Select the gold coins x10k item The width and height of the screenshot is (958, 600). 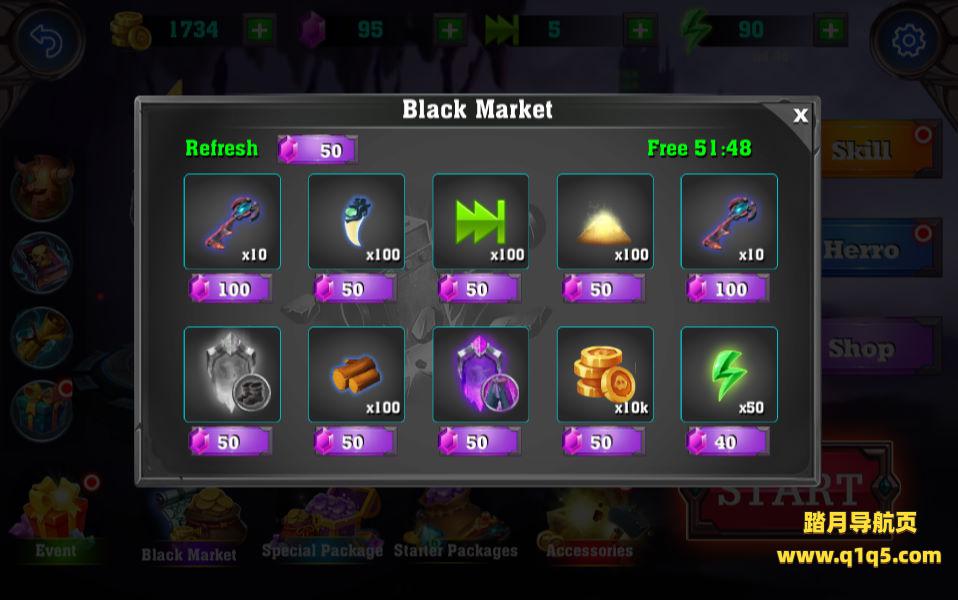pos(604,374)
